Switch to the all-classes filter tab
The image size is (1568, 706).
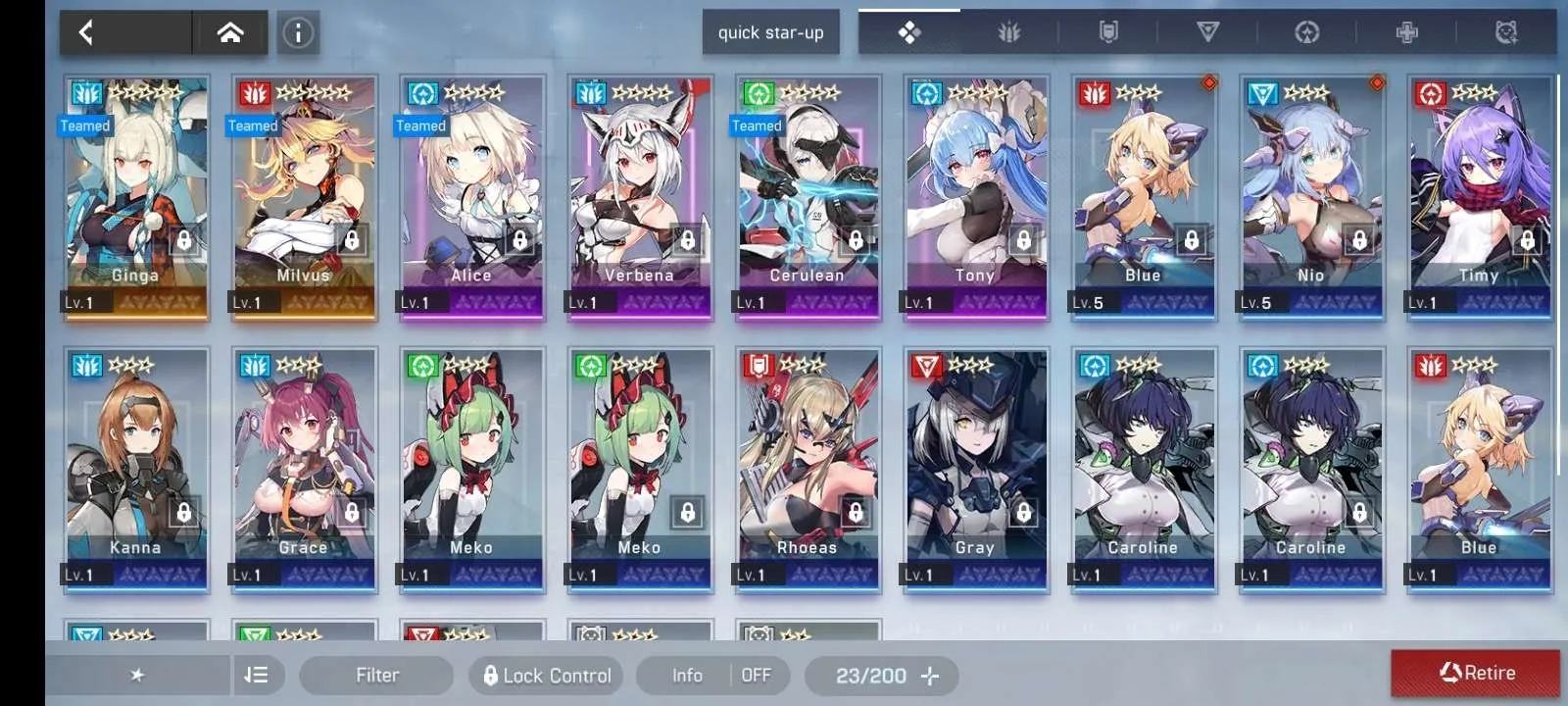click(909, 33)
